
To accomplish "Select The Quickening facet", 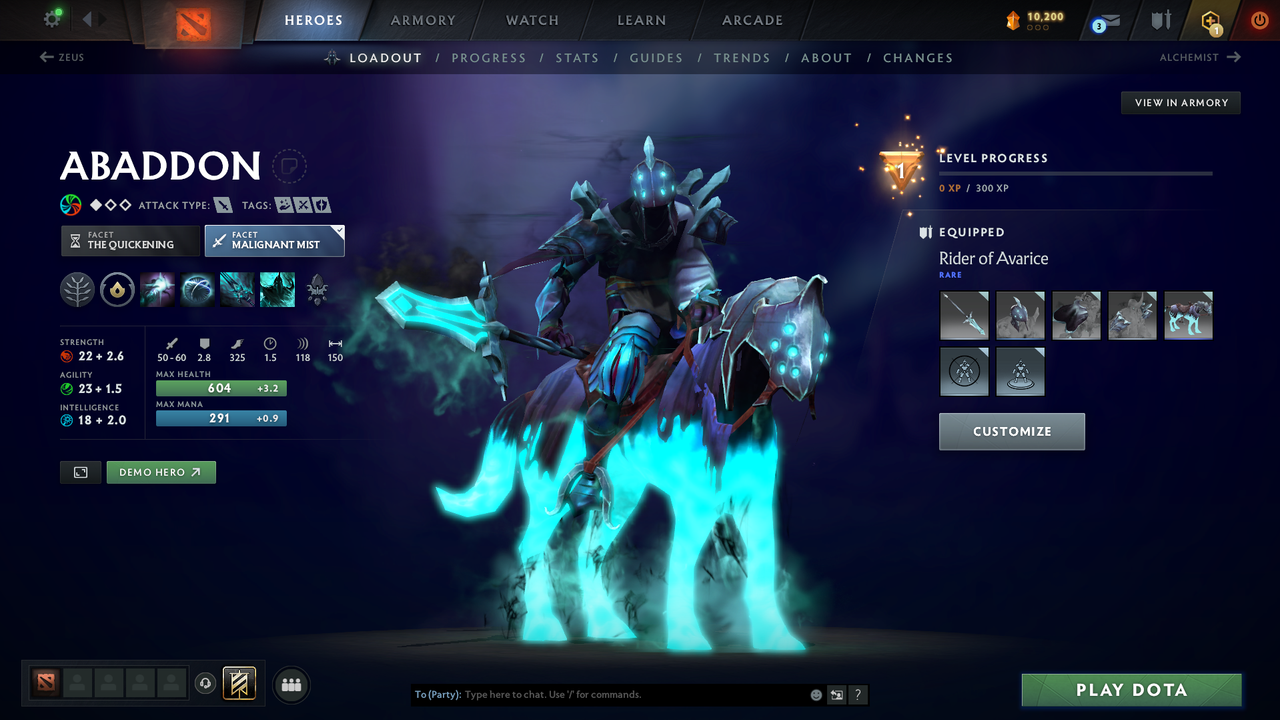I will (x=129, y=240).
